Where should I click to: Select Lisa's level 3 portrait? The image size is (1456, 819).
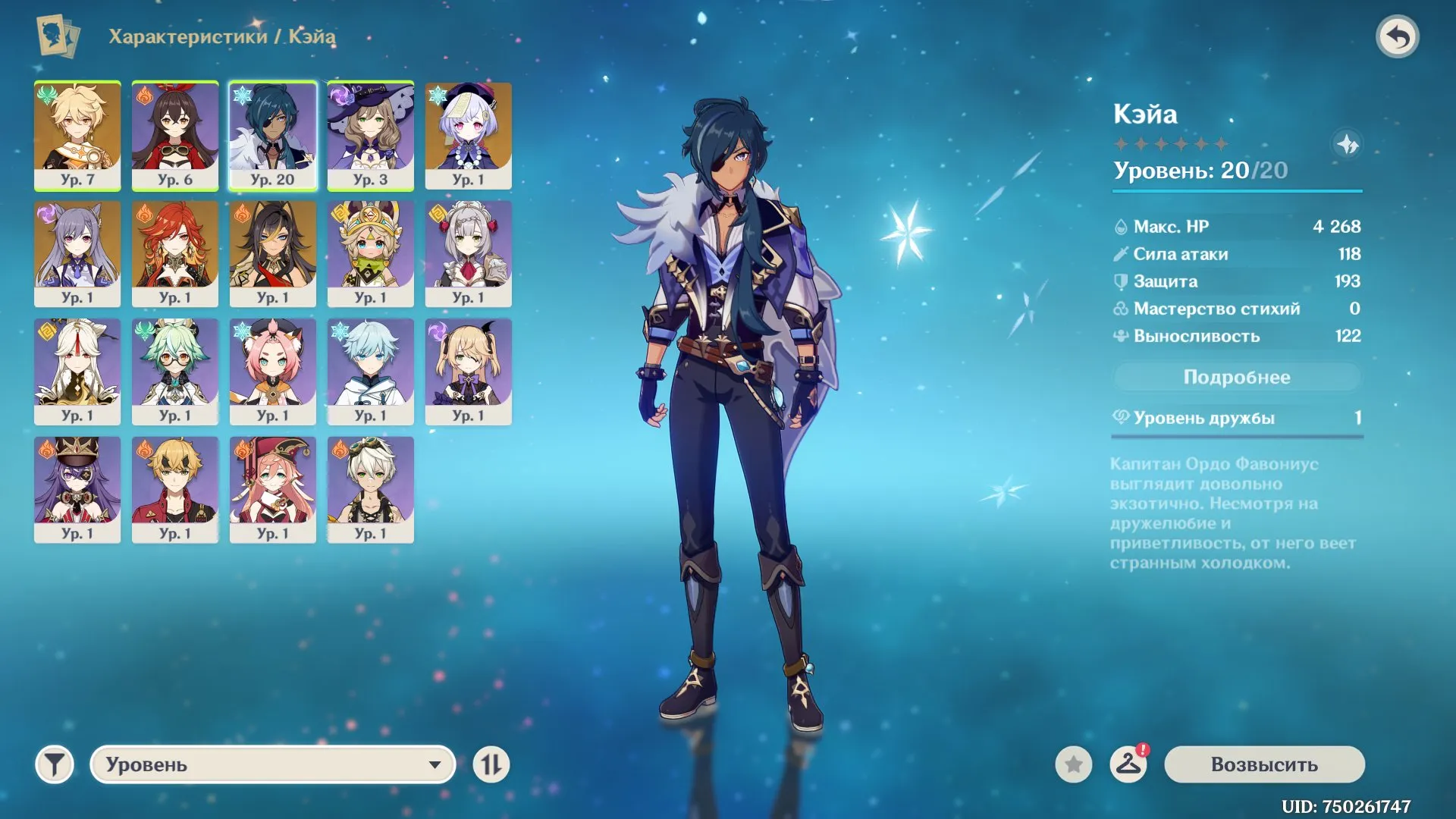tap(371, 136)
